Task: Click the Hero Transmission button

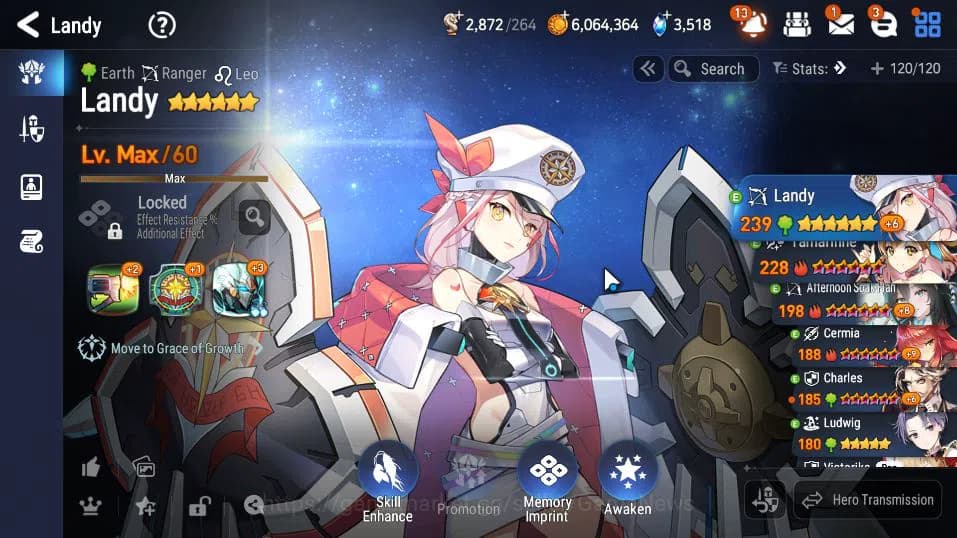Action: pos(867,500)
